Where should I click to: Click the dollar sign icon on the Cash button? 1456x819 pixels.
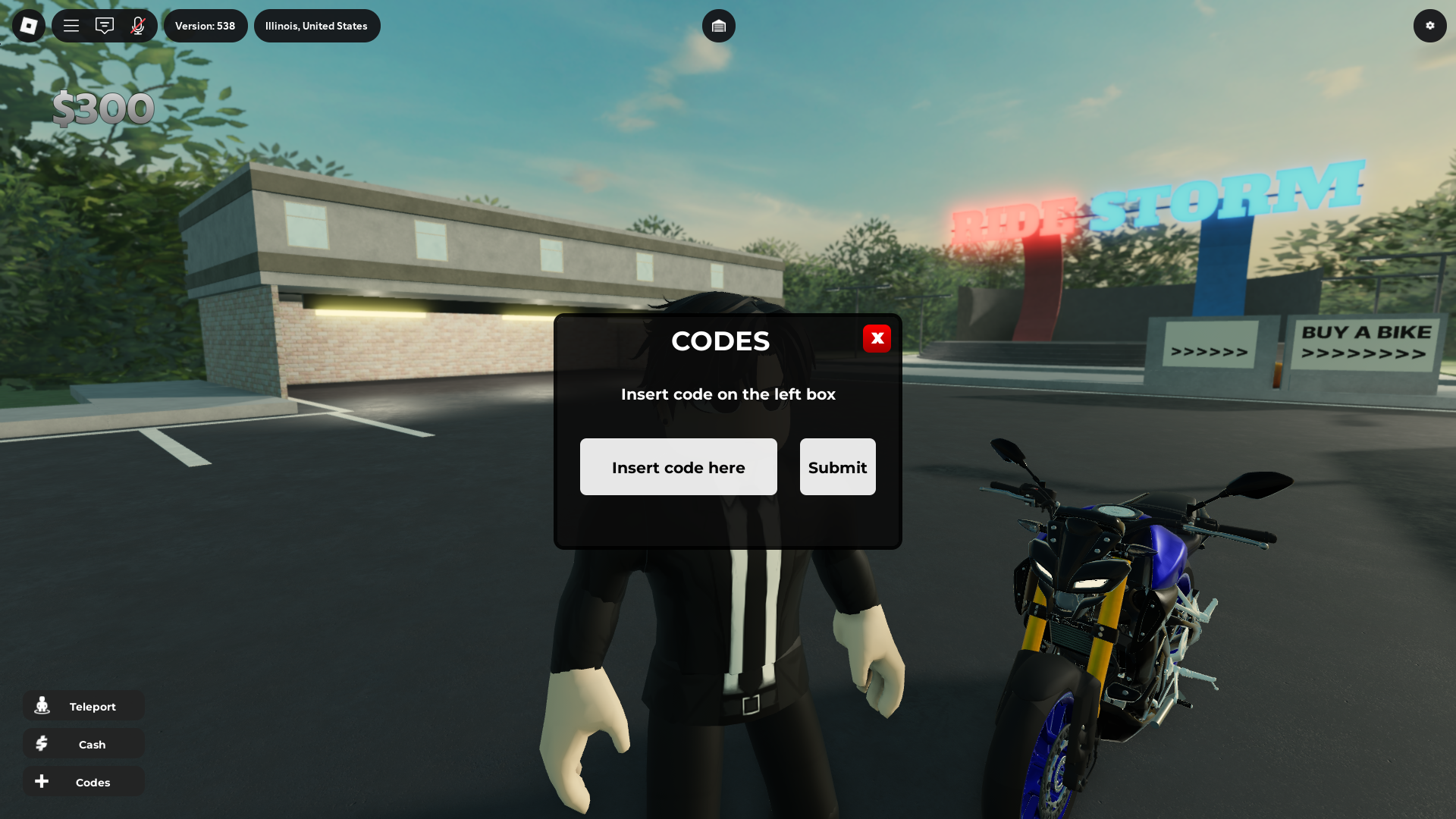[42, 743]
